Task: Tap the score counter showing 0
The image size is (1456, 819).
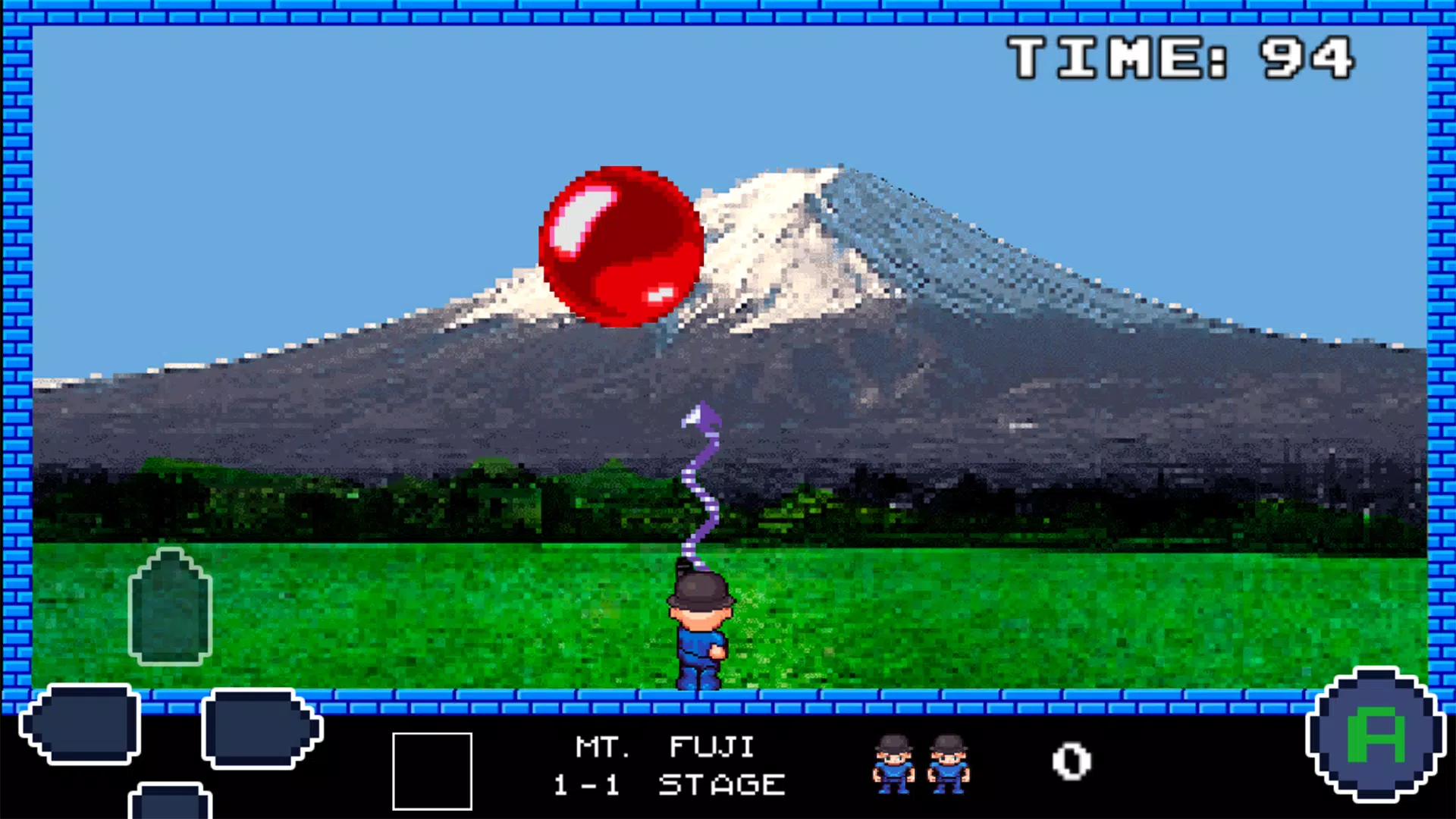Action: point(1072,762)
